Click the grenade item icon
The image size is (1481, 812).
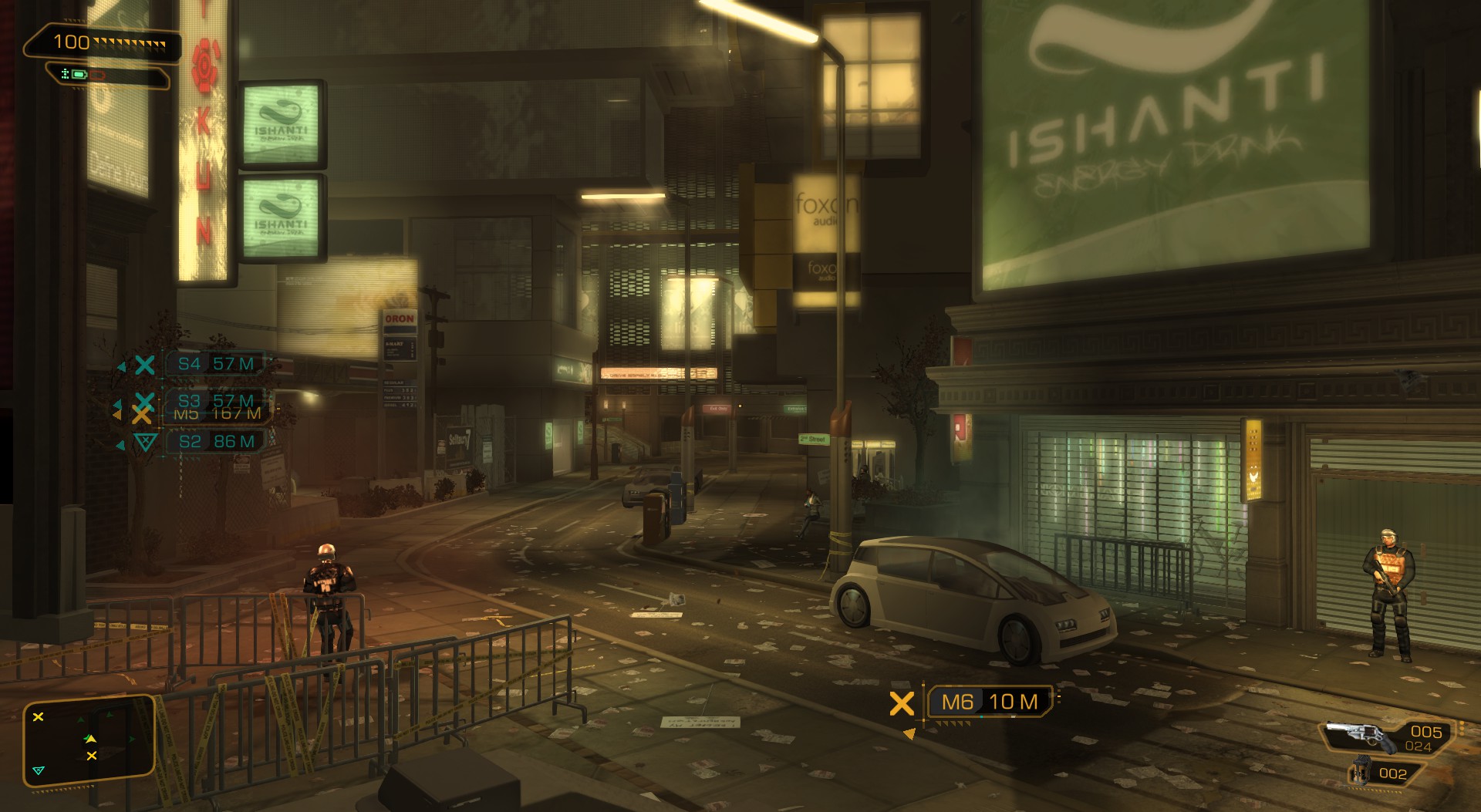[x=1361, y=773]
